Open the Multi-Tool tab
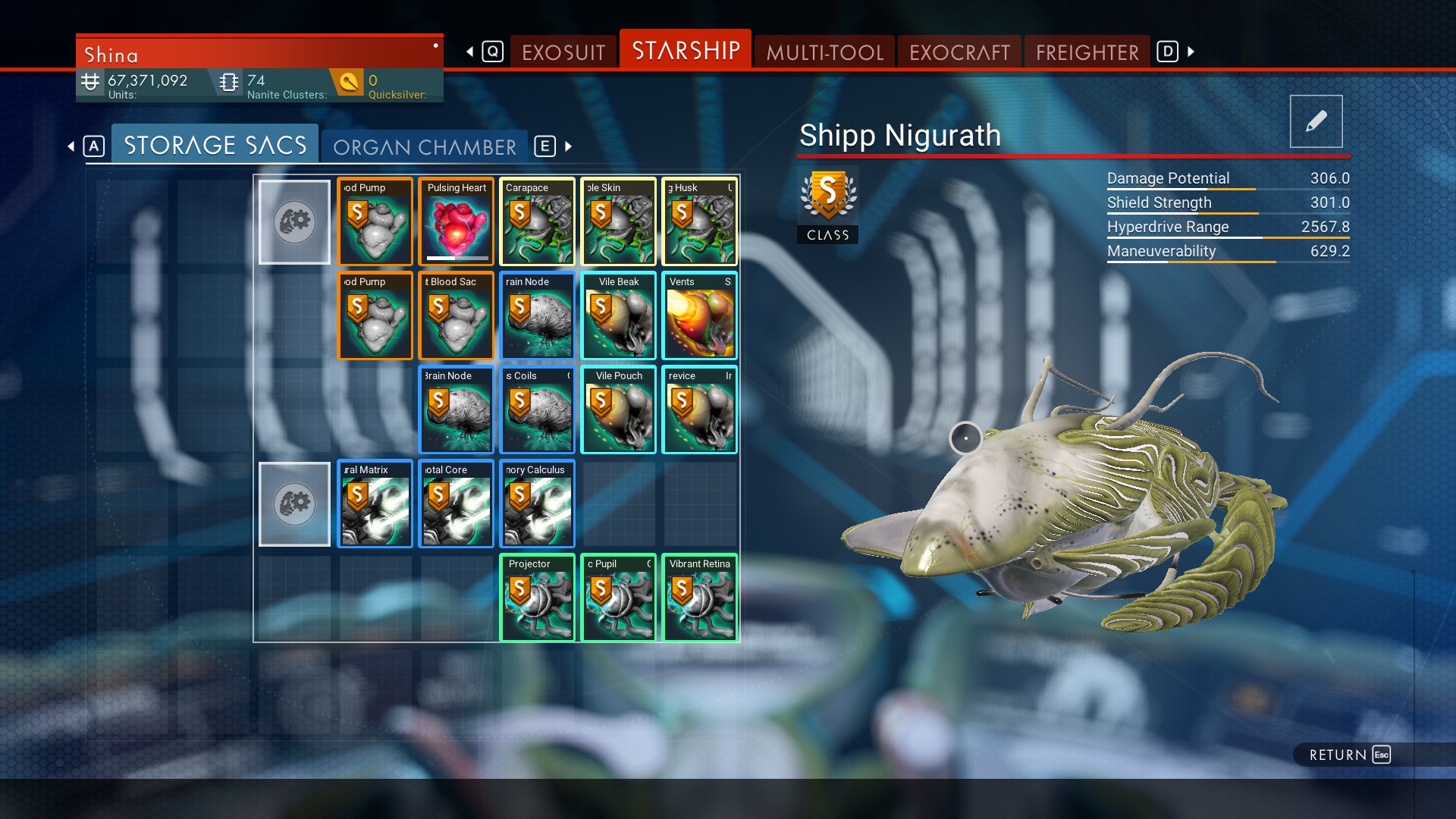This screenshot has width=1456, height=819. (x=824, y=52)
